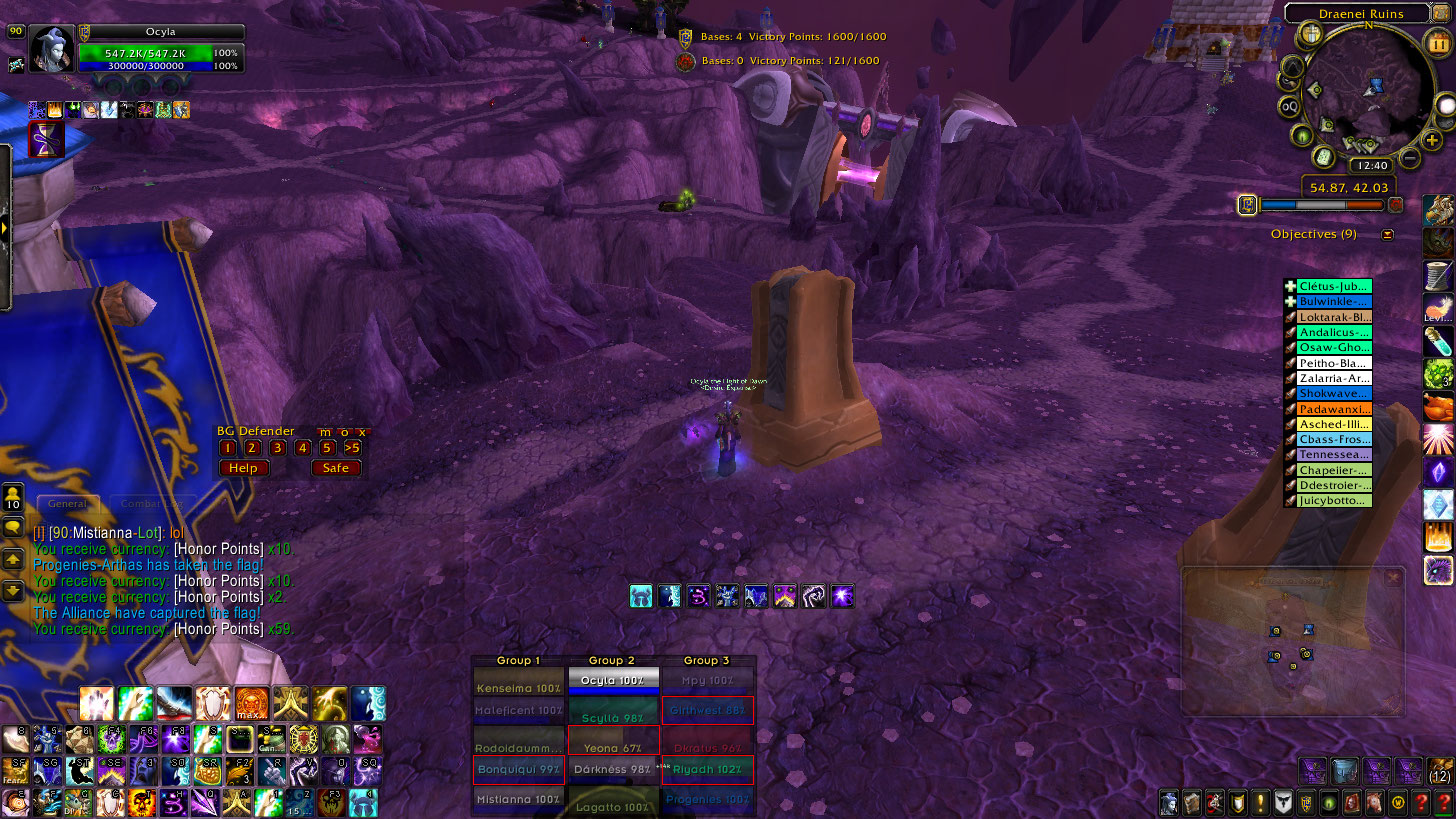Open the character info micro menu button

tap(1169, 802)
